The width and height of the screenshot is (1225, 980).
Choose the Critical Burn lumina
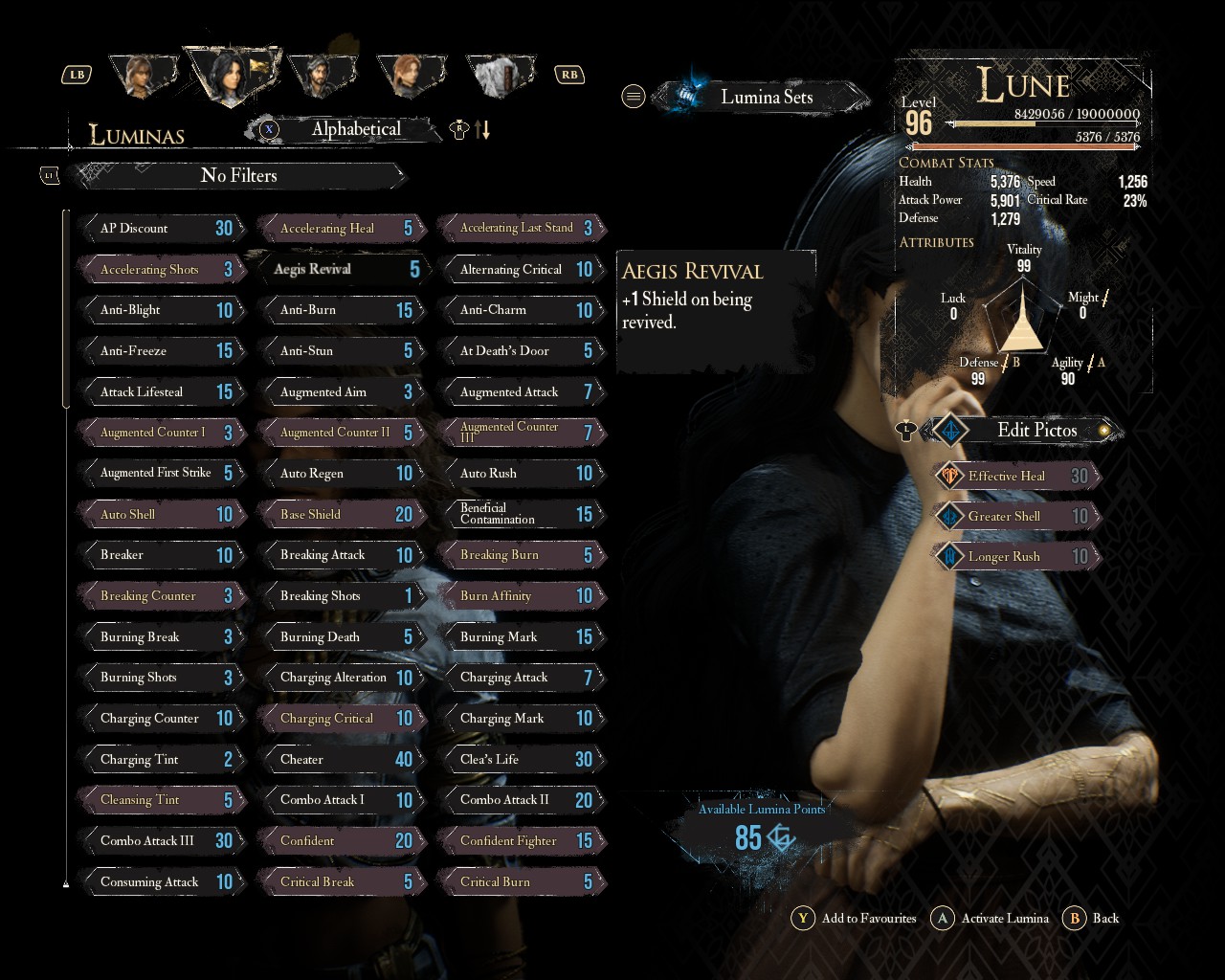521,882
